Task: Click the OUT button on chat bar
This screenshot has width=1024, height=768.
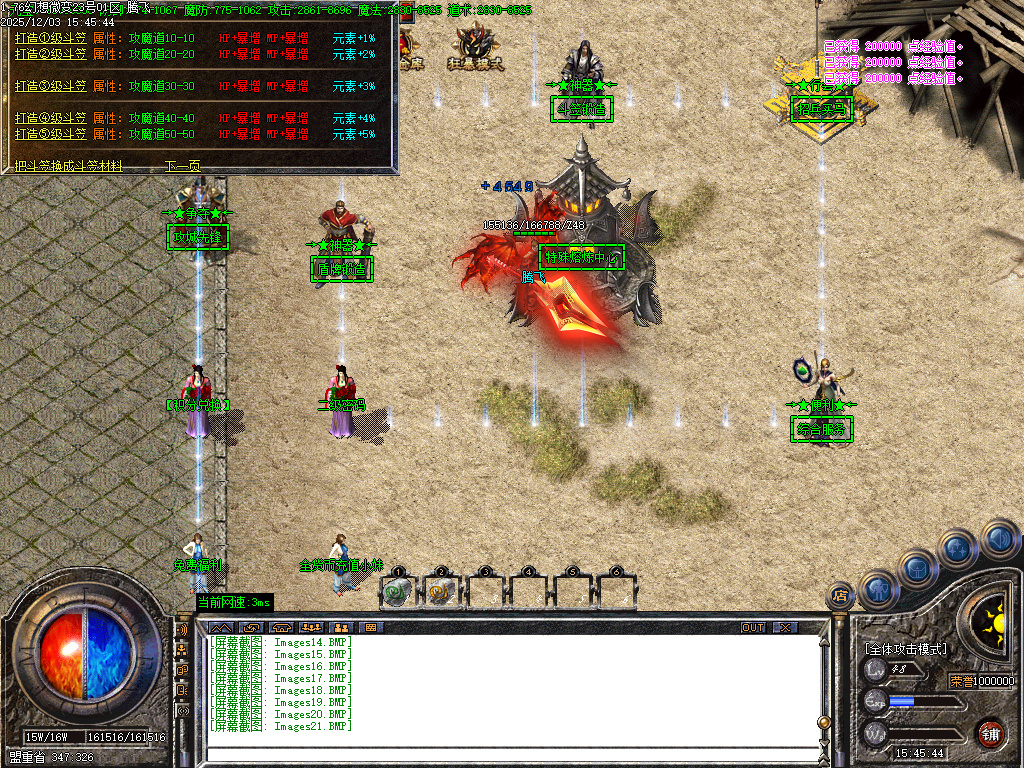Action: click(x=753, y=627)
